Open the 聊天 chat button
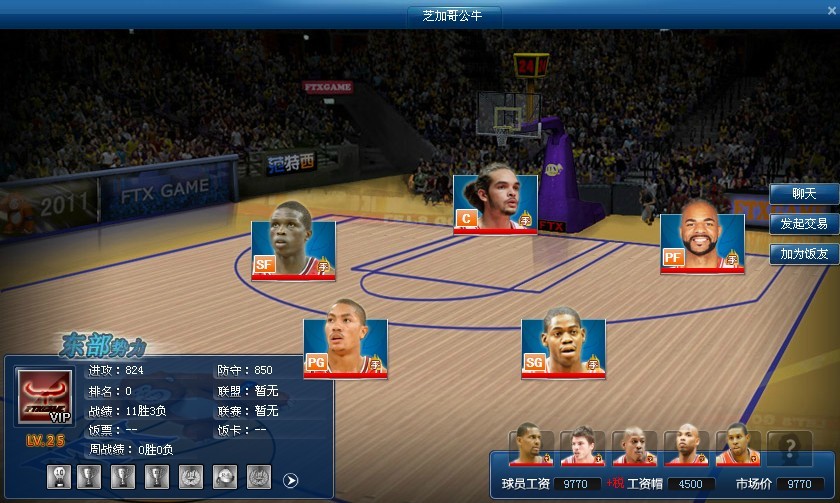Screen dimensions: 840x503 [803, 194]
